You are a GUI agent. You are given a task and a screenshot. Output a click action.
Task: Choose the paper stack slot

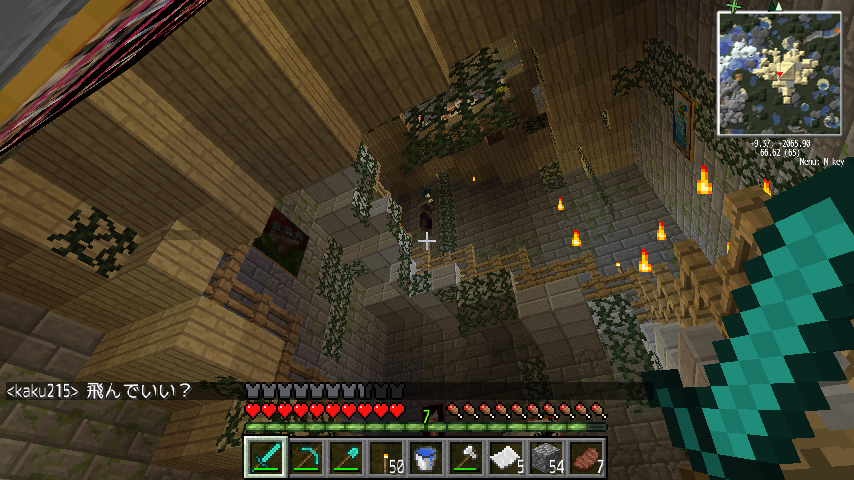[x=506, y=458]
